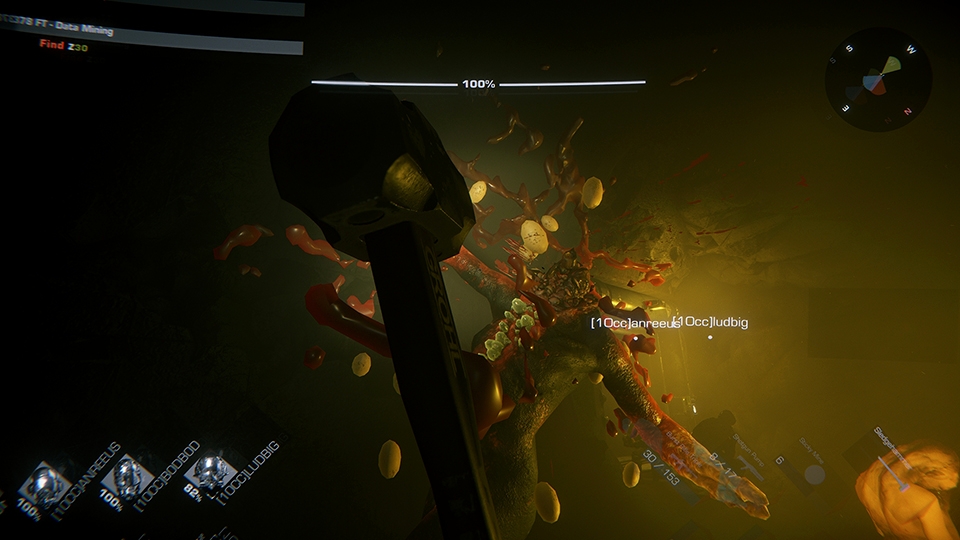
Task: Select ANREEUS's helmet status icon
Action: [x=45, y=483]
